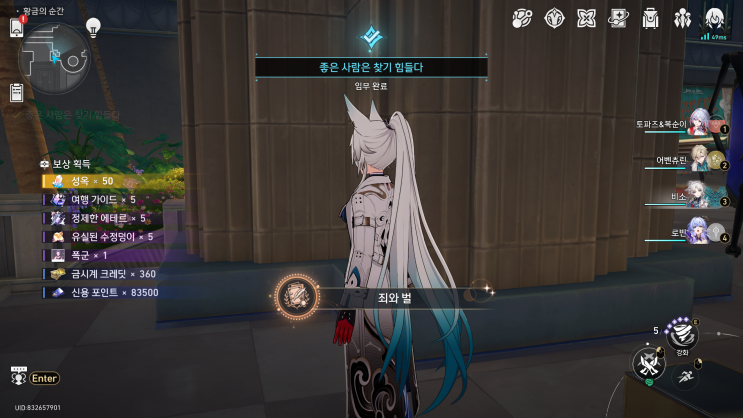Open the four-petal flower event icon

coord(587,17)
